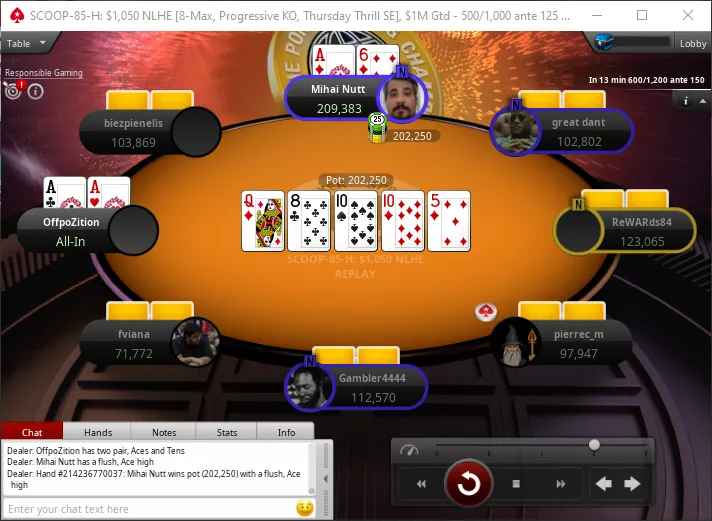This screenshot has width=712, height=521.
Task: Select the Chat tab
Action: (32, 432)
